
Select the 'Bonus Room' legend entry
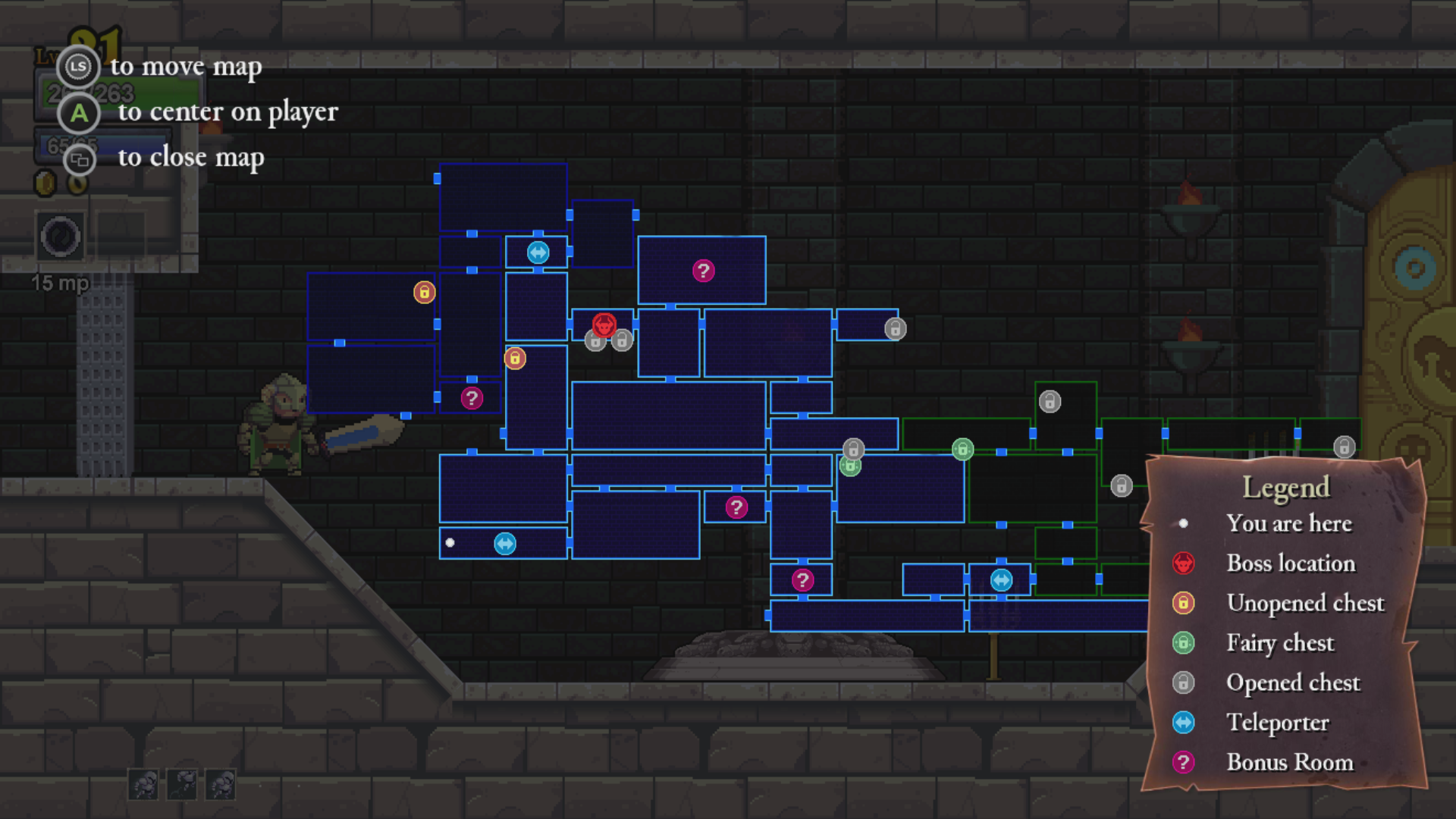tap(1289, 762)
